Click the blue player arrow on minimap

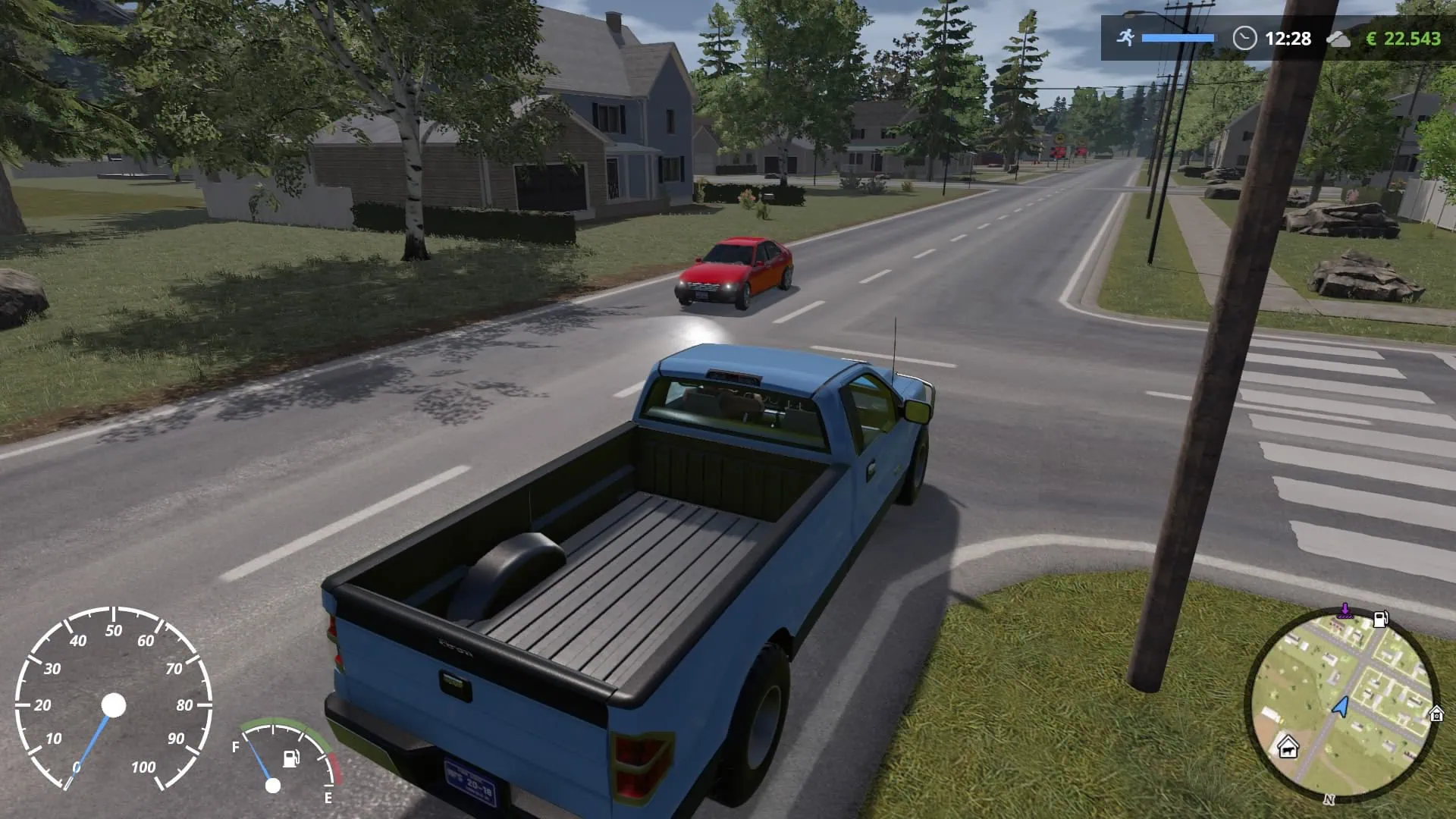point(1341,707)
